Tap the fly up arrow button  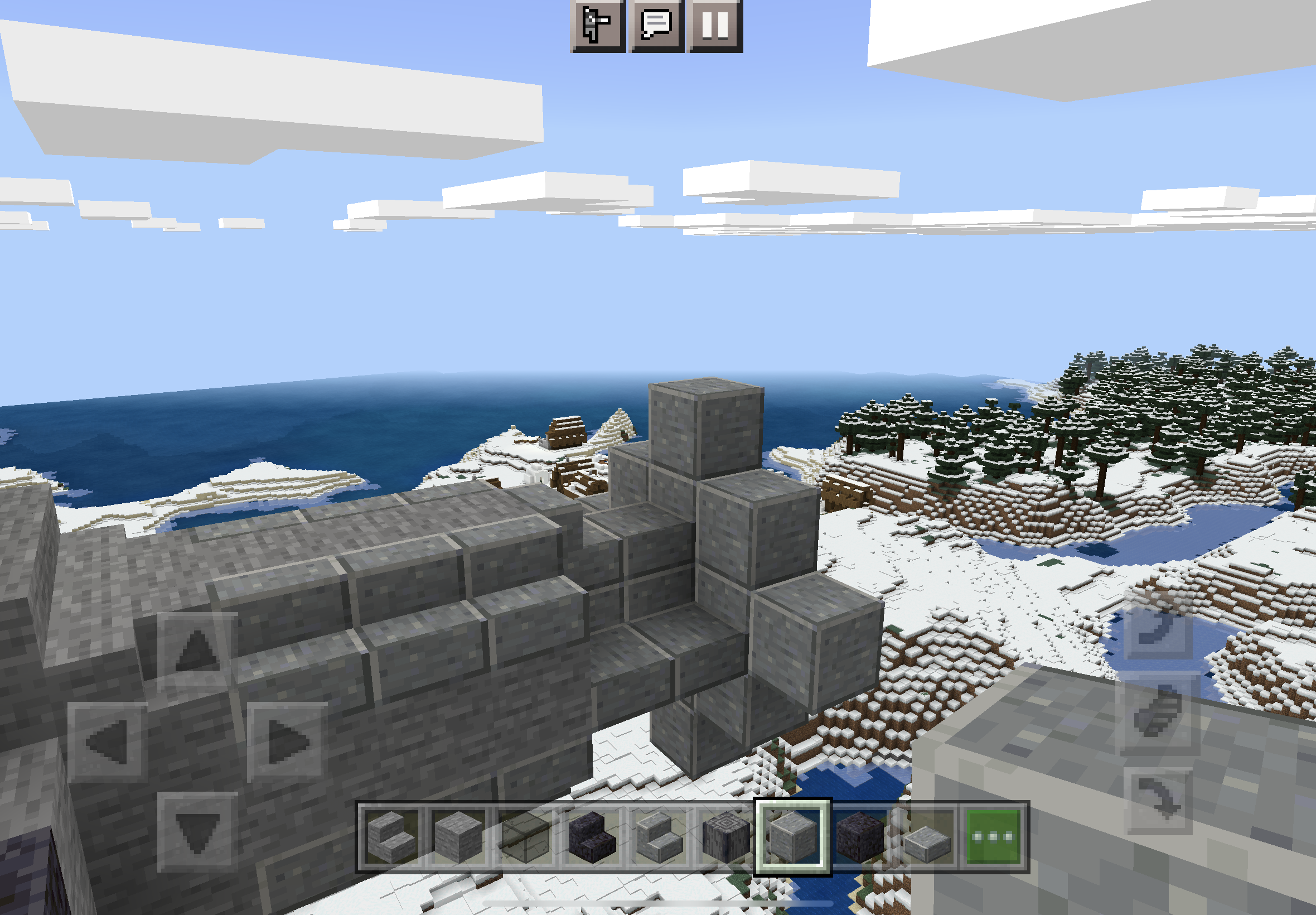(1157, 626)
